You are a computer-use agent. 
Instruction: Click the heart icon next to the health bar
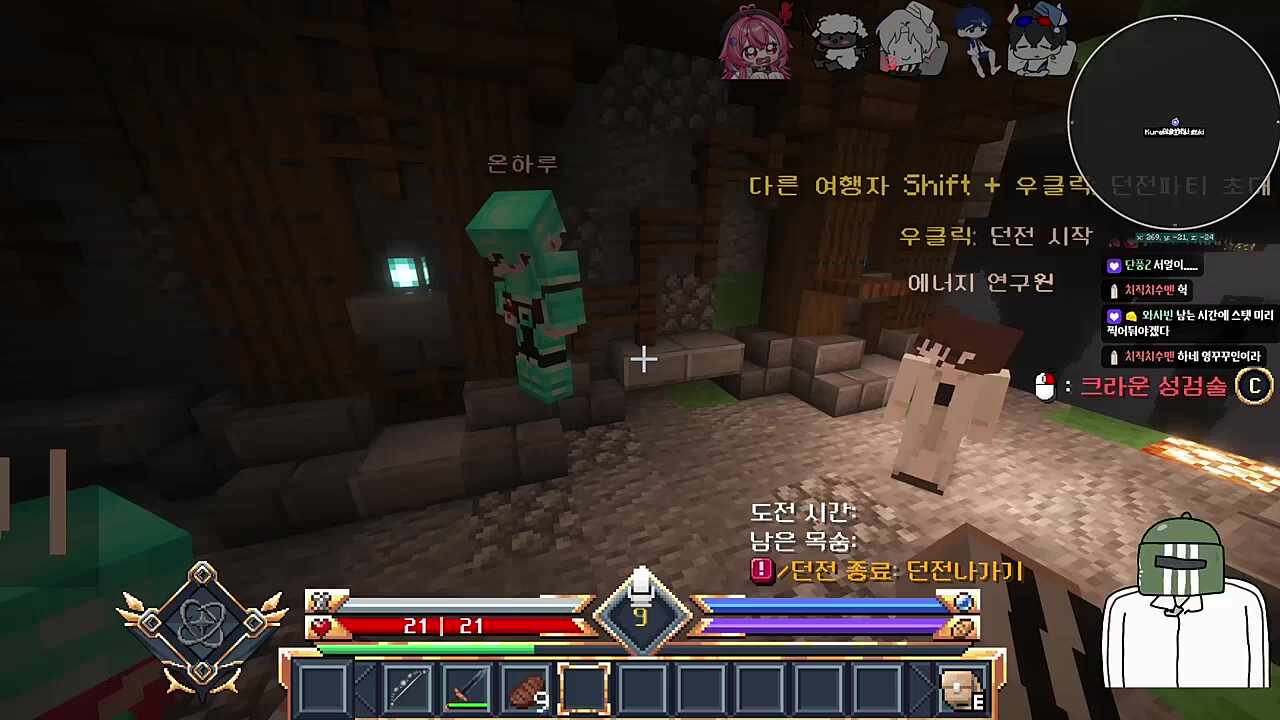322,626
